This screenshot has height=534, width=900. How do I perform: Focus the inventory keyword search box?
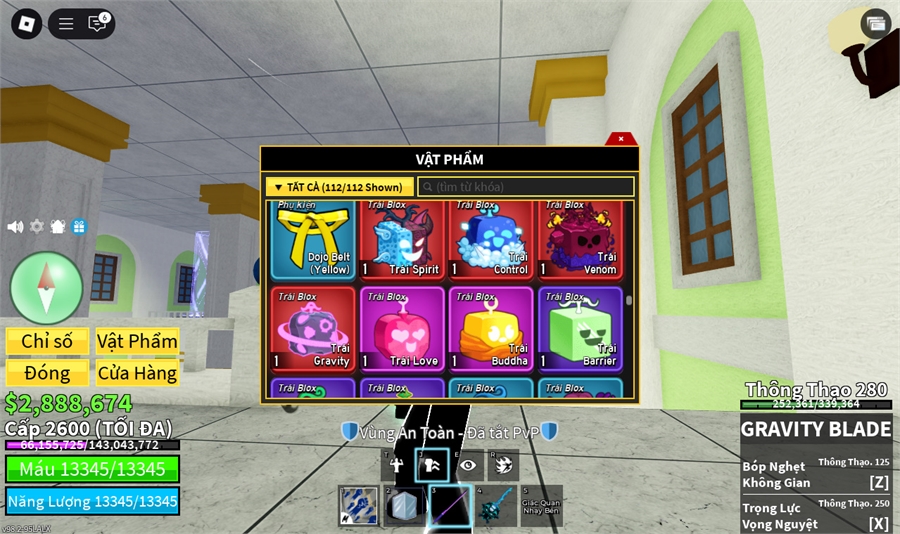pos(526,187)
